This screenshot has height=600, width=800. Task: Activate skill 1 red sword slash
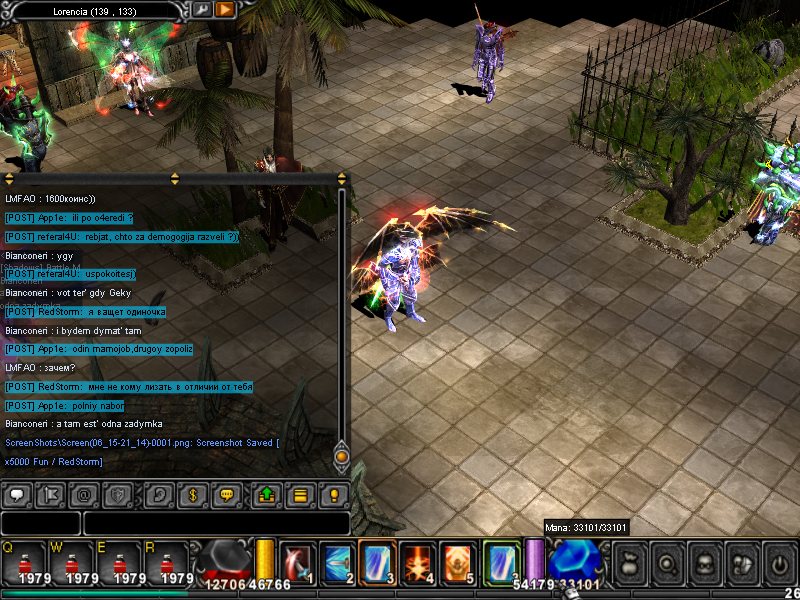click(x=298, y=562)
